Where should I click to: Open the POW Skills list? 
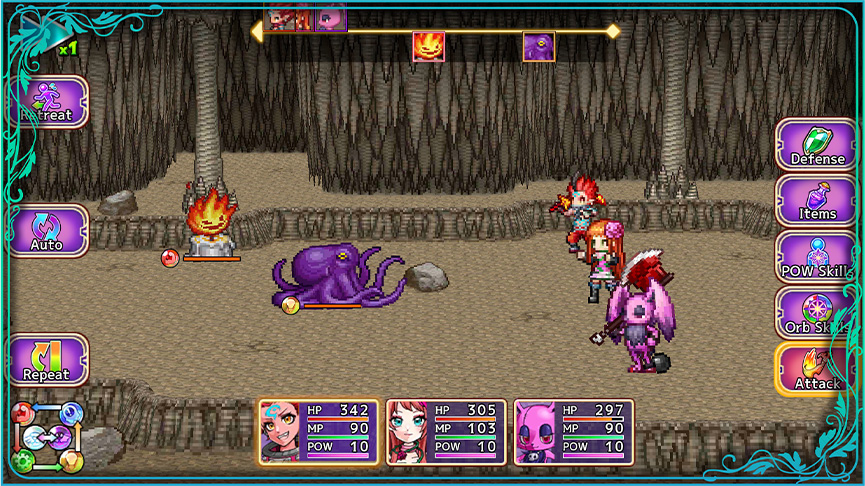817,257
